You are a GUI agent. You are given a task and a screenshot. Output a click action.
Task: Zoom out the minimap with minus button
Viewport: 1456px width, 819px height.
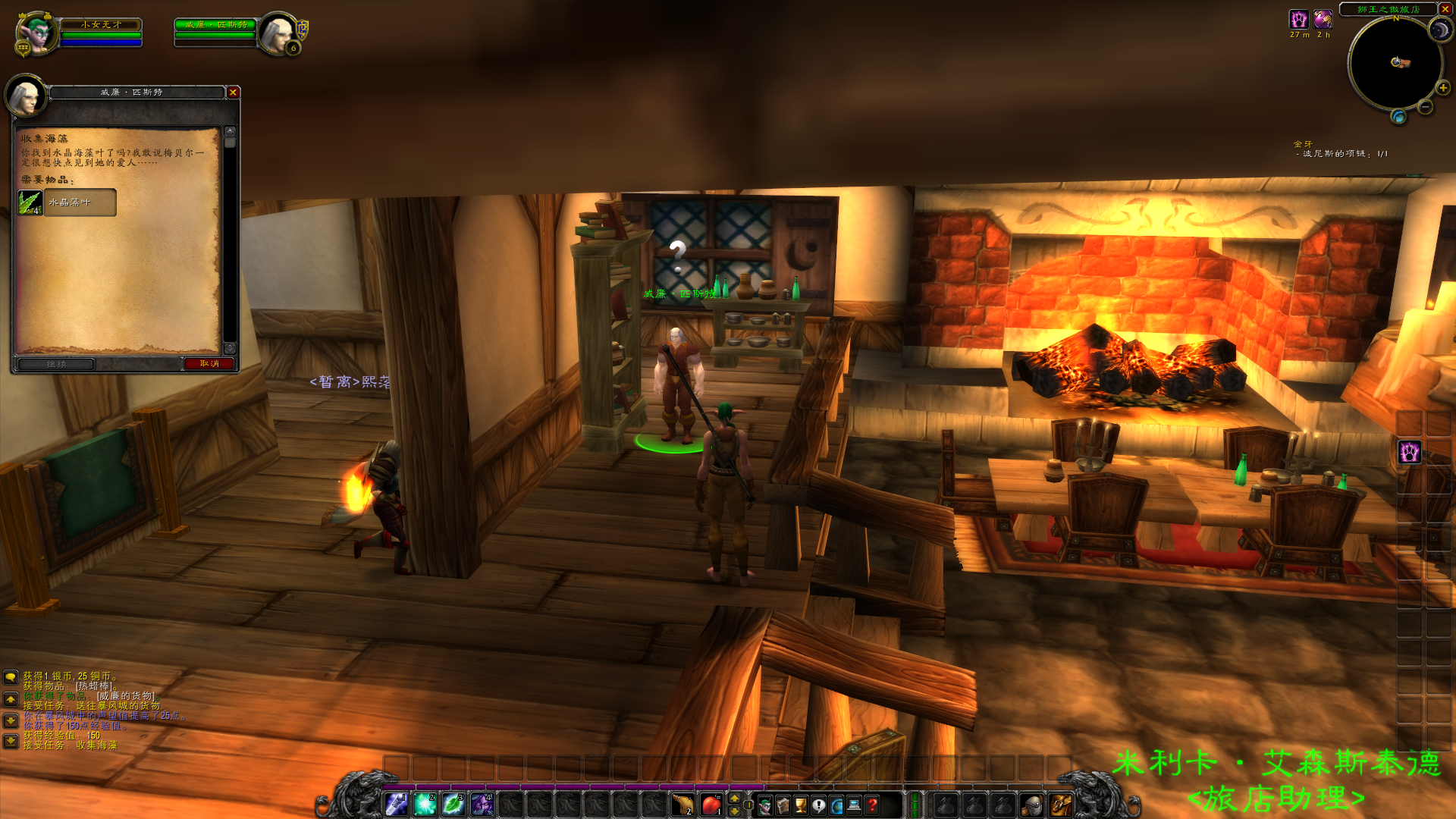pos(1425,108)
